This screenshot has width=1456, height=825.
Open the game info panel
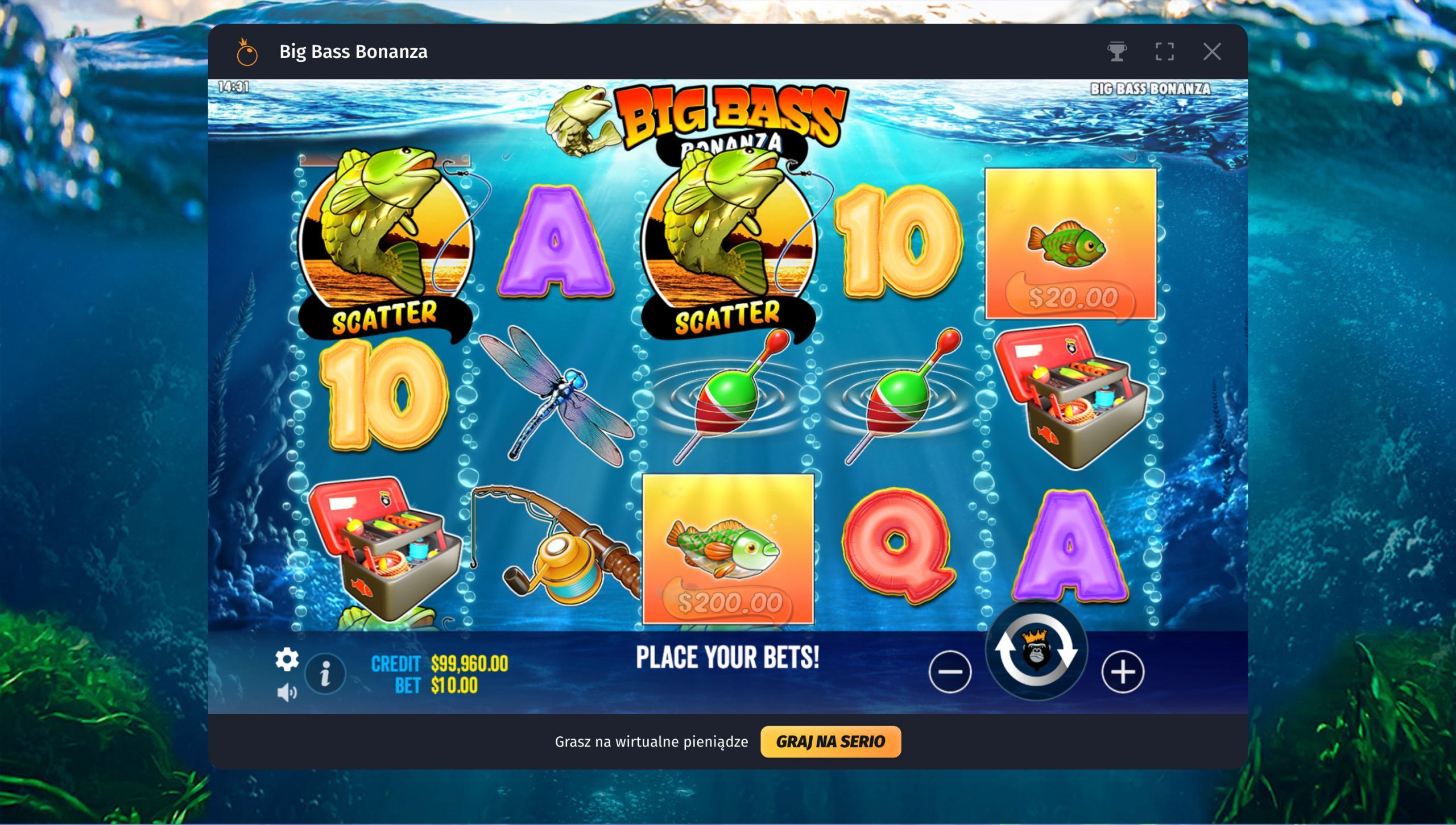point(326,674)
